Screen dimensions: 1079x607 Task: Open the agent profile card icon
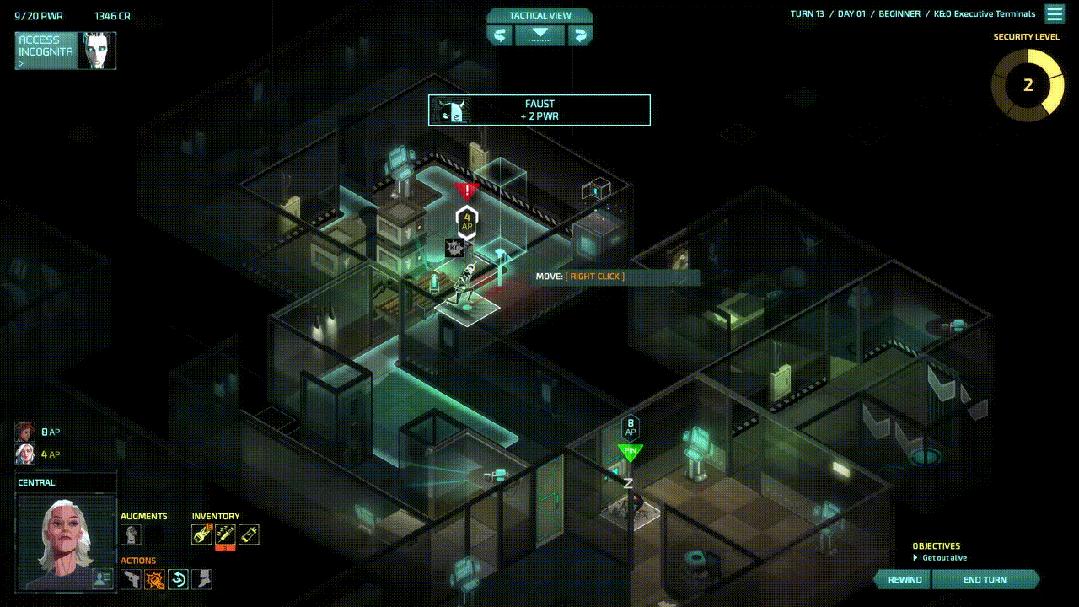(100, 577)
